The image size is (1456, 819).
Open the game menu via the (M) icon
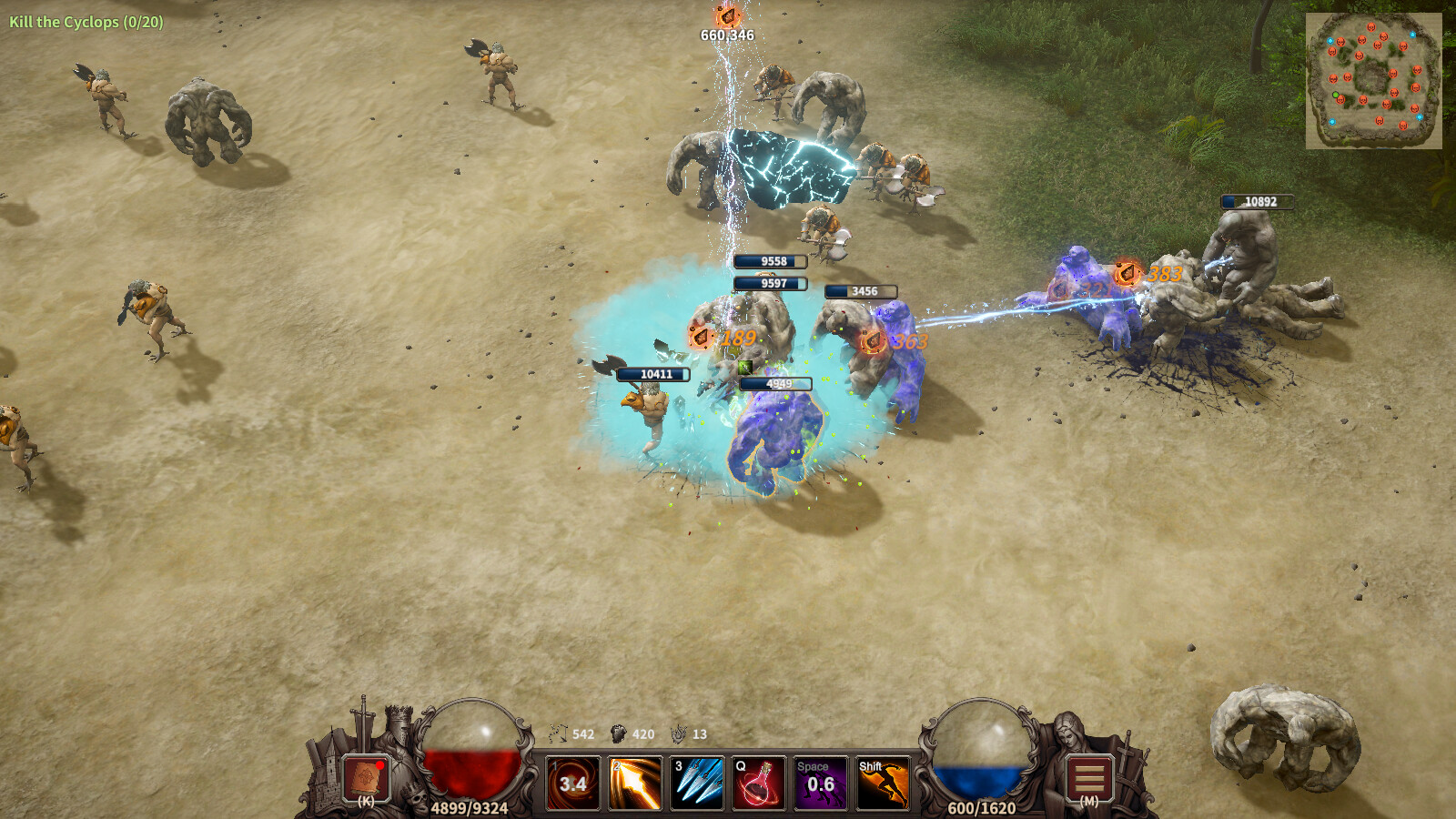pos(1088,781)
